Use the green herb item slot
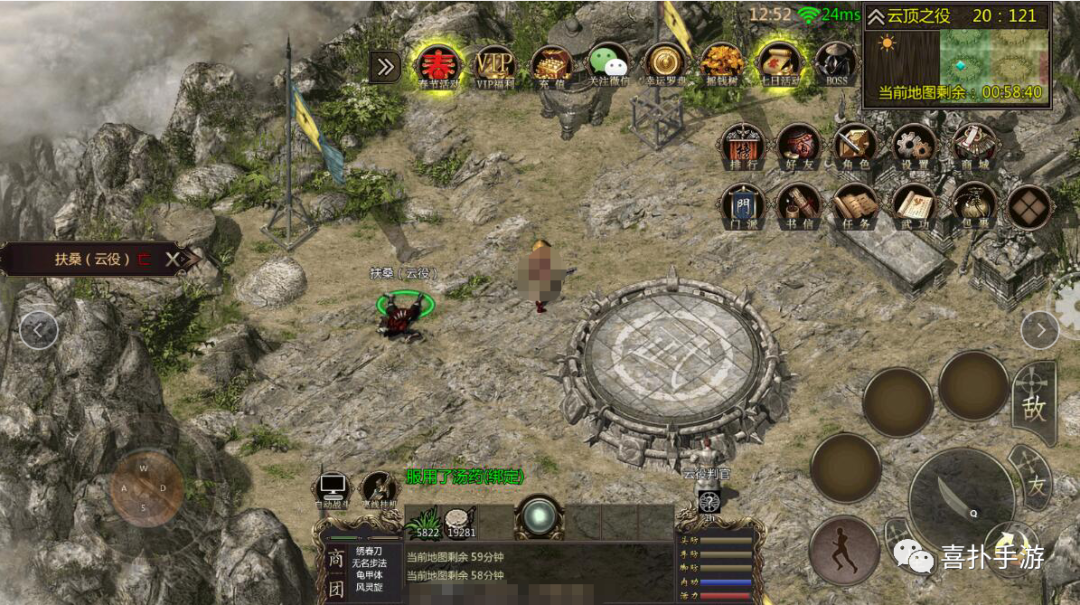This screenshot has width=1080, height=605. click(428, 522)
